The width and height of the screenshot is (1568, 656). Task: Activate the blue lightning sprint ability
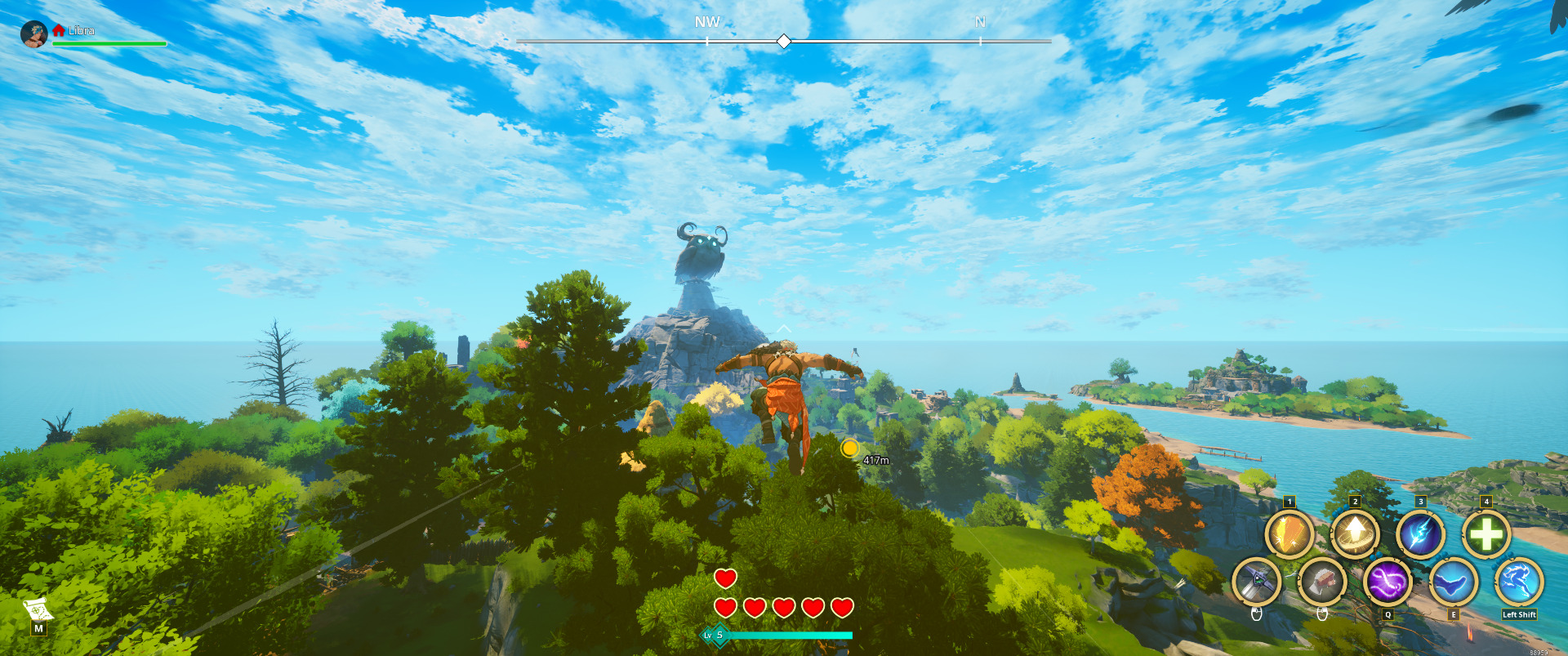point(1519,582)
